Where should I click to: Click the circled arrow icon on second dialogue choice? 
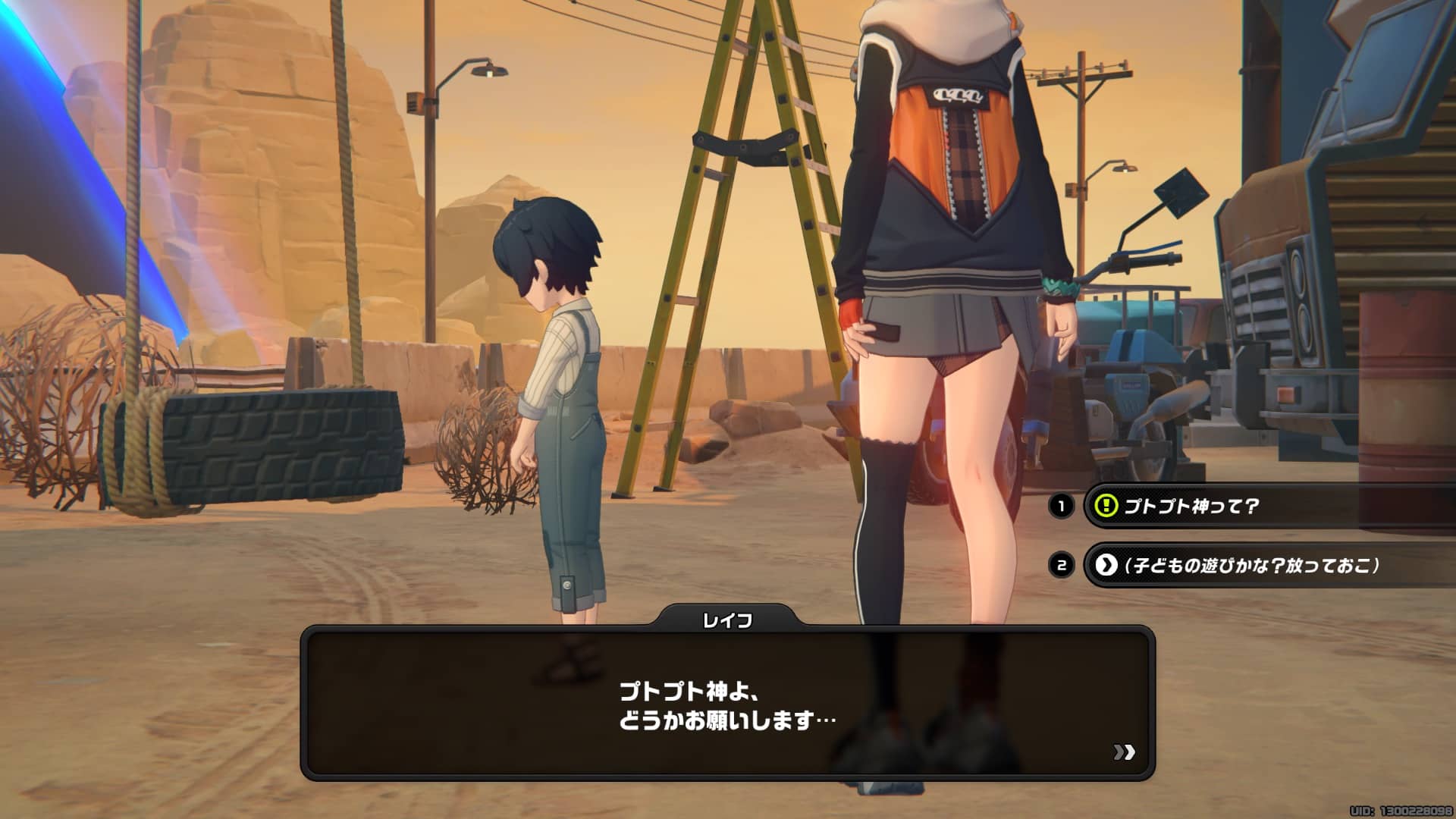point(1108,564)
